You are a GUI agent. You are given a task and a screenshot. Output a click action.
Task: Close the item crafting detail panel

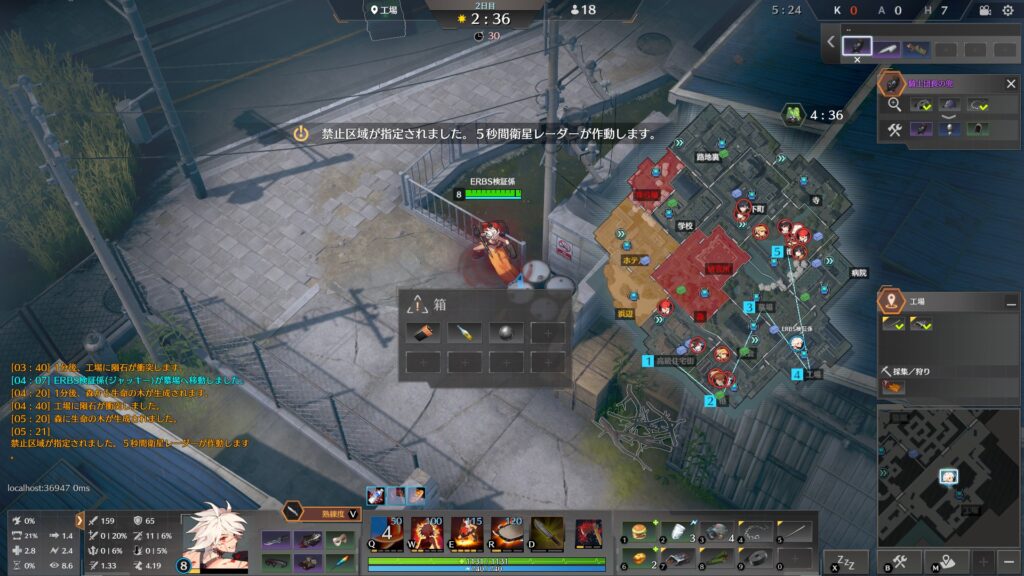(1010, 84)
